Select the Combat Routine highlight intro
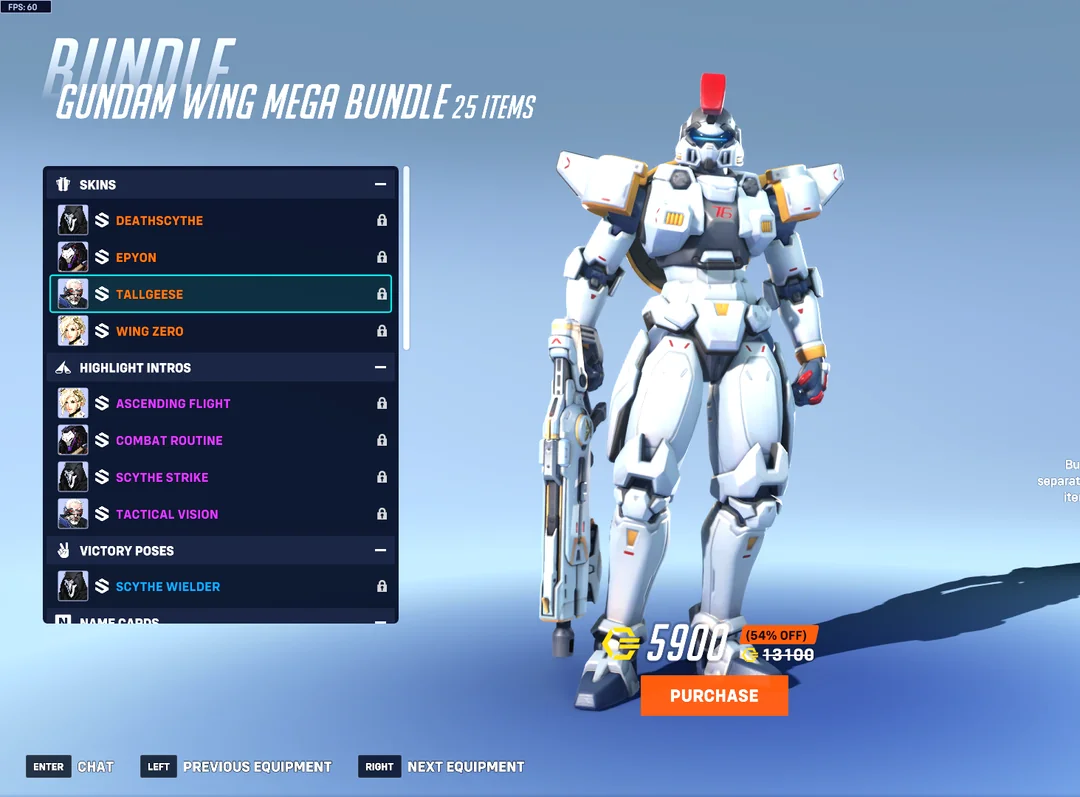 click(x=220, y=441)
